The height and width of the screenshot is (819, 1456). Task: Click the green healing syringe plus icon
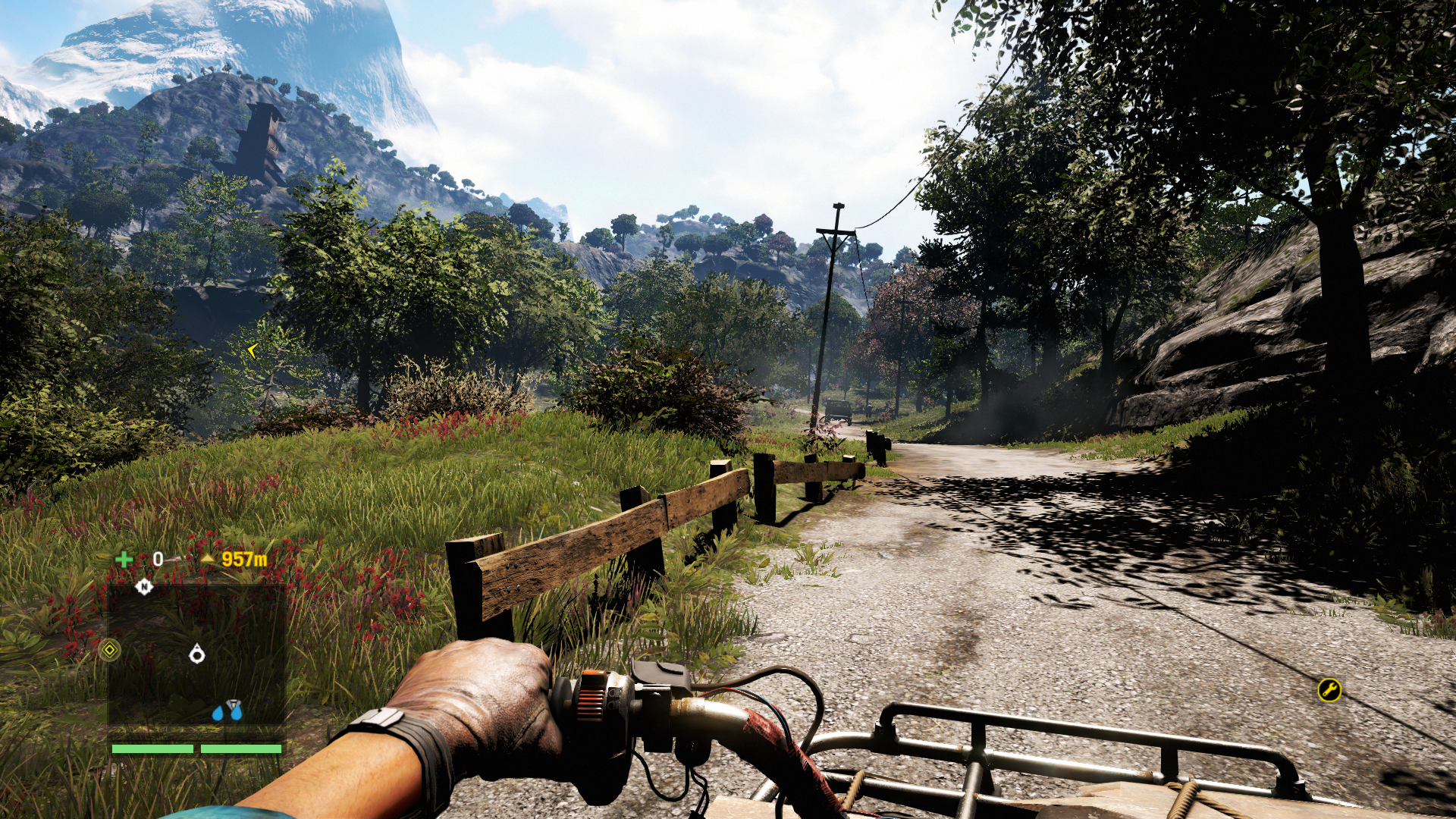coord(124,560)
